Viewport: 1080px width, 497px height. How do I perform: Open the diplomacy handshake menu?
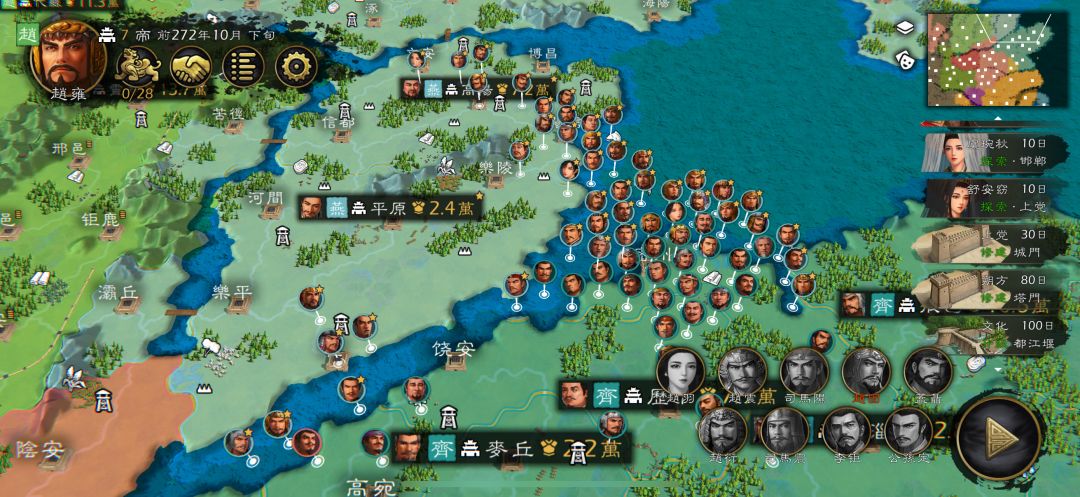click(x=189, y=66)
